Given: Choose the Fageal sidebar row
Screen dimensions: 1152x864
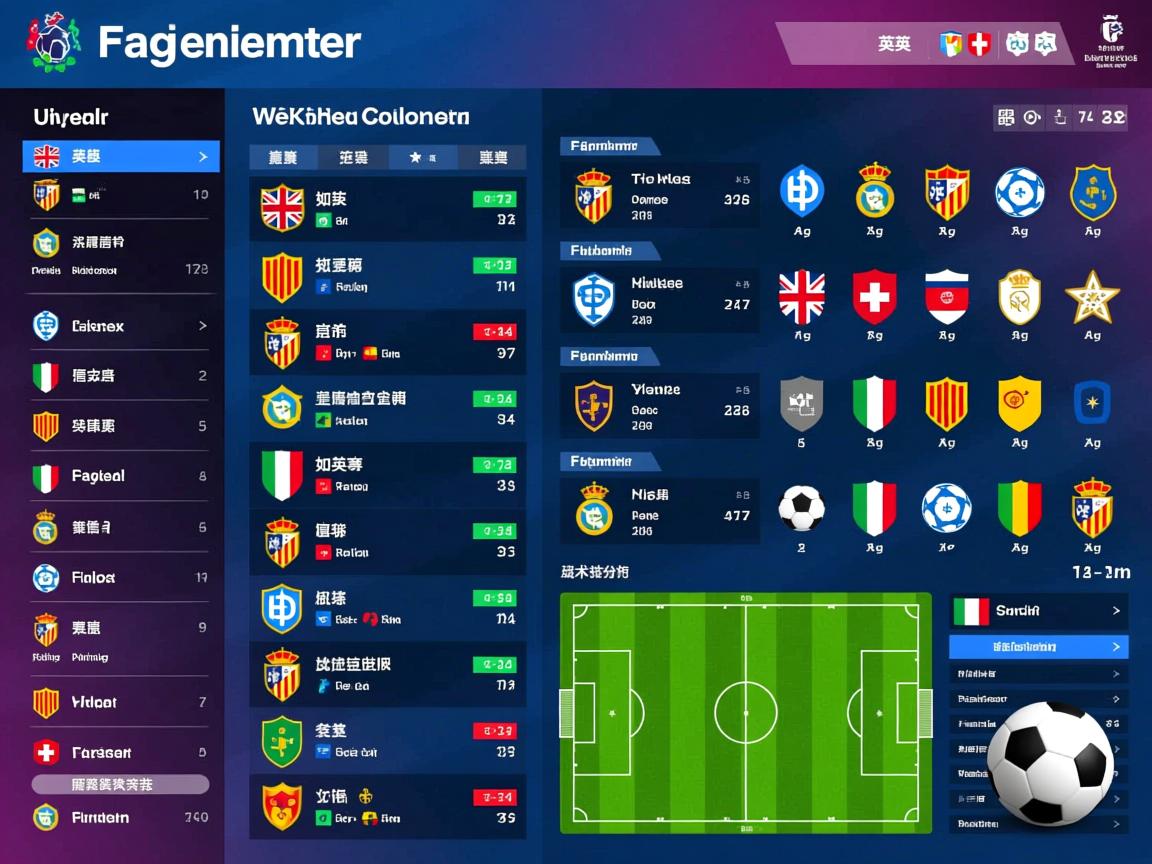Looking at the screenshot, I should [x=121, y=477].
